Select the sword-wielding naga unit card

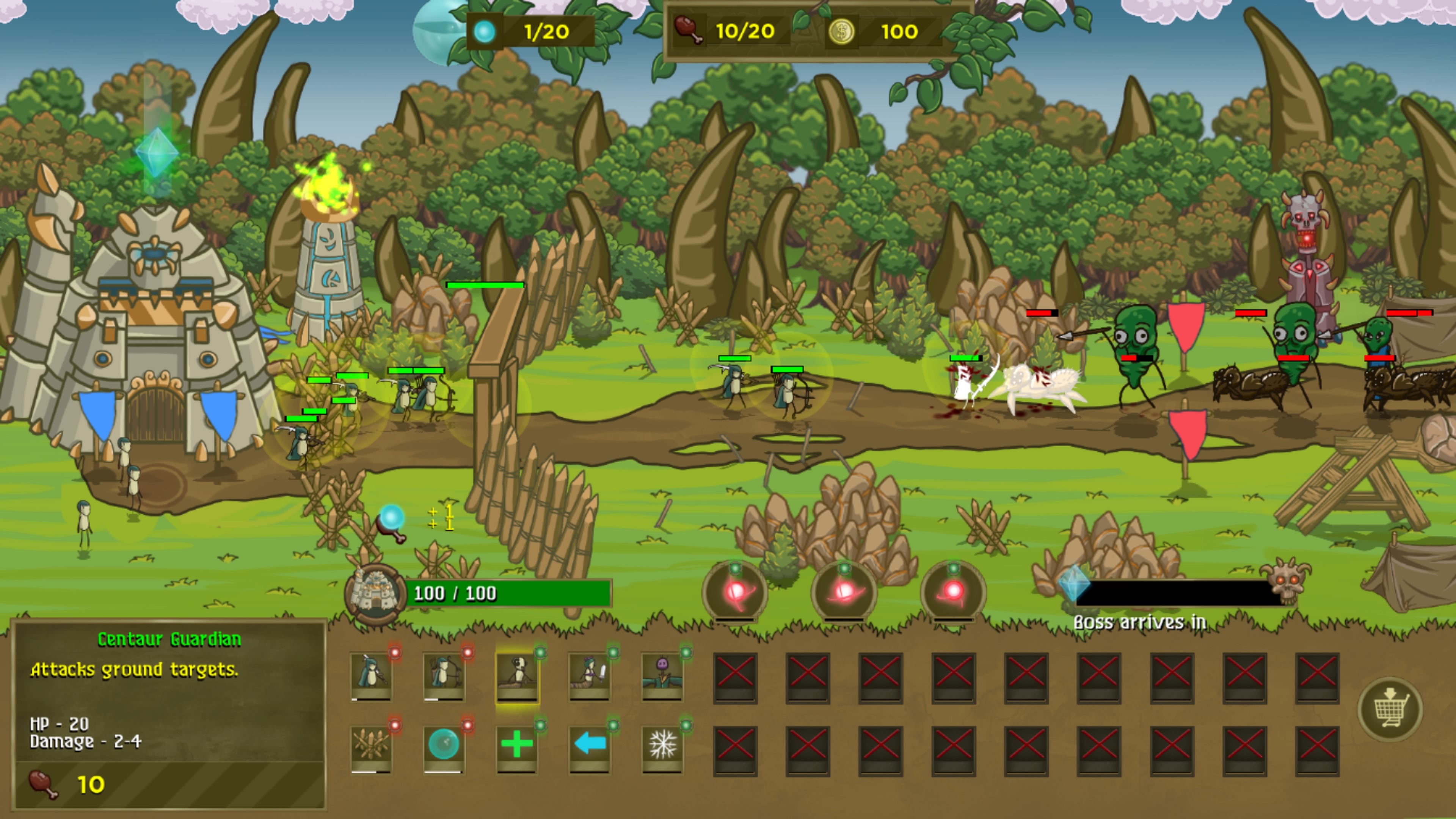pyautogui.click(x=589, y=676)
